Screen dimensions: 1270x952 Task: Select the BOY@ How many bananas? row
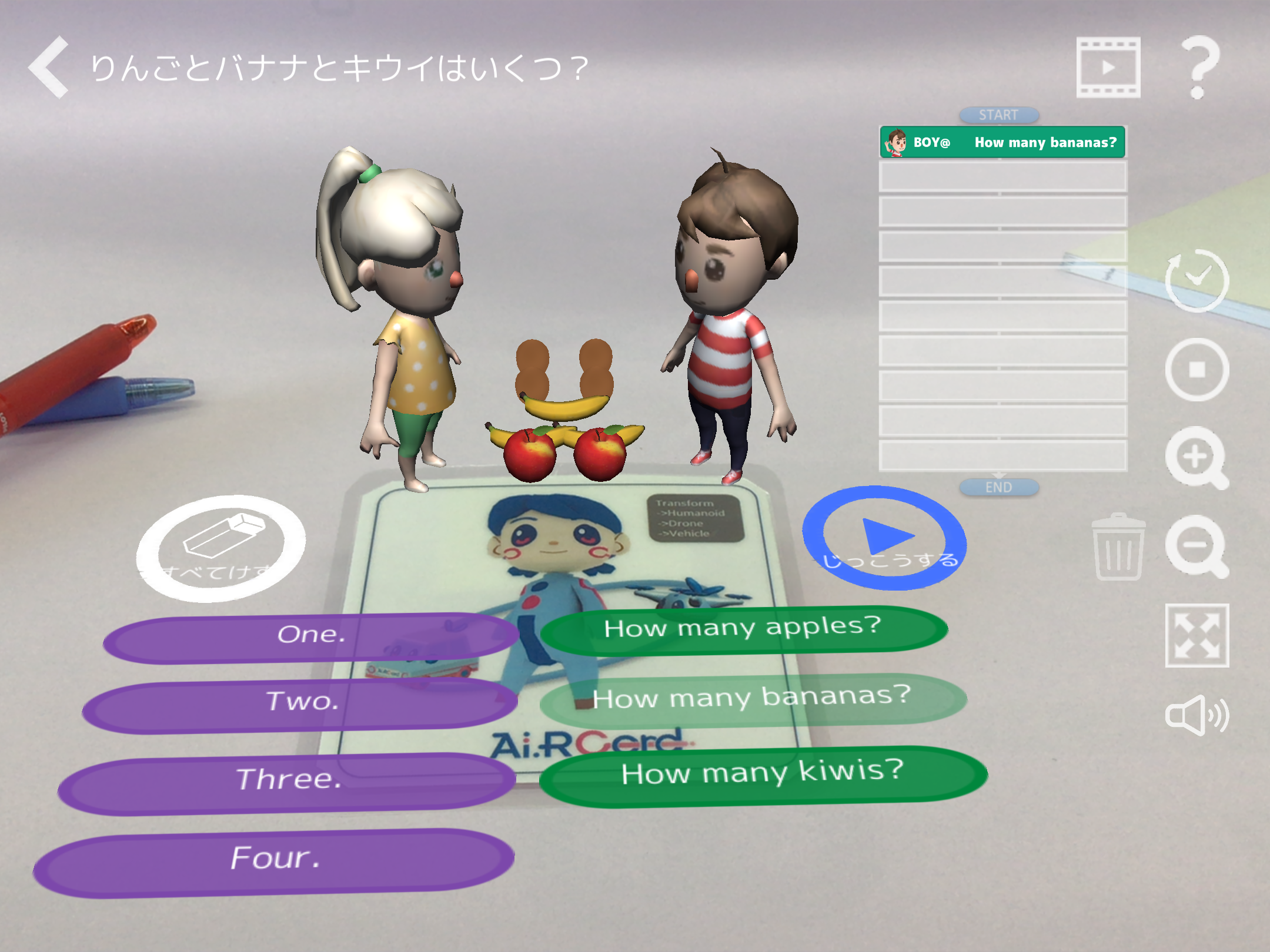[x=1002, y=142]
